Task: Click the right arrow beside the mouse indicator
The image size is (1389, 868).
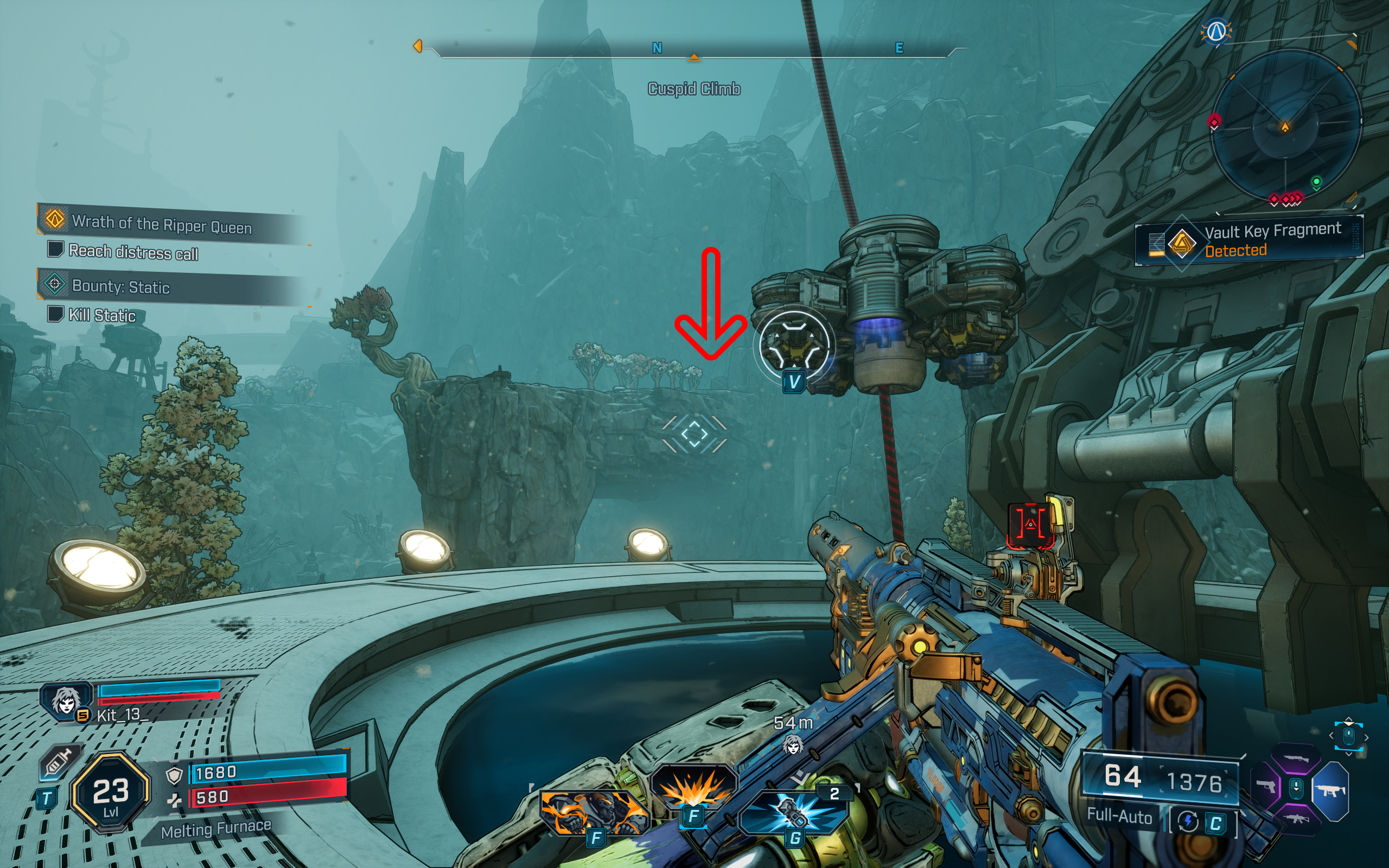Action: (1367, 738)
